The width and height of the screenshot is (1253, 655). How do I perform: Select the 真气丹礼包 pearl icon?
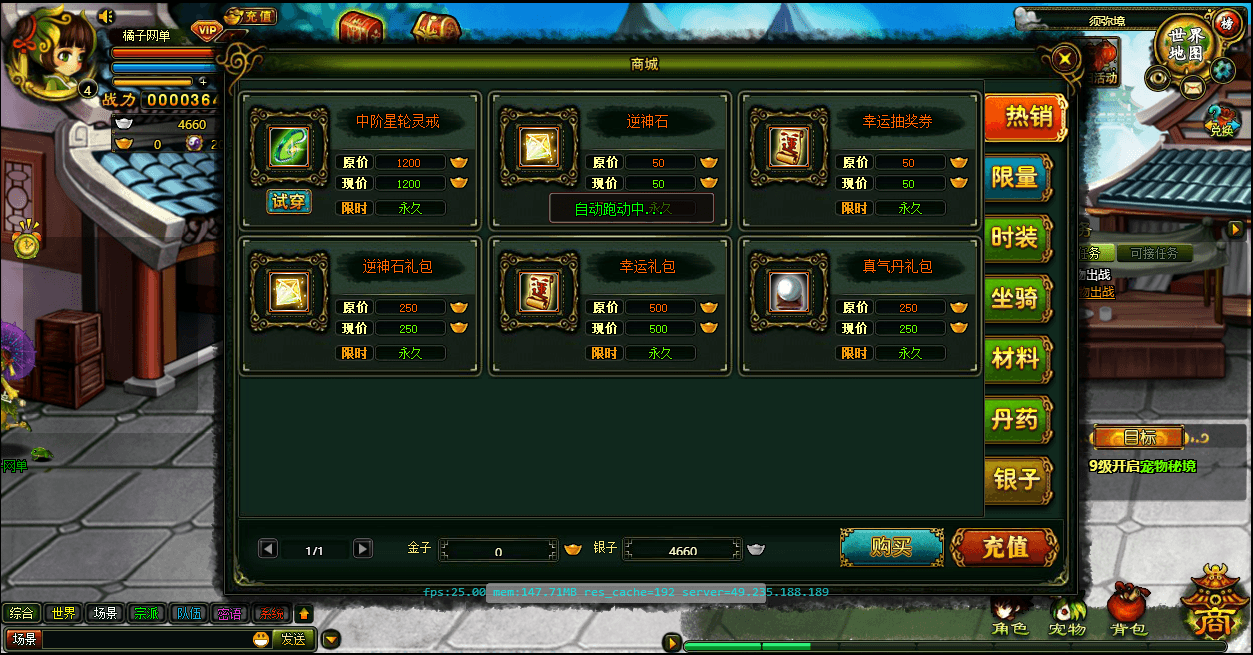(789, 291)
